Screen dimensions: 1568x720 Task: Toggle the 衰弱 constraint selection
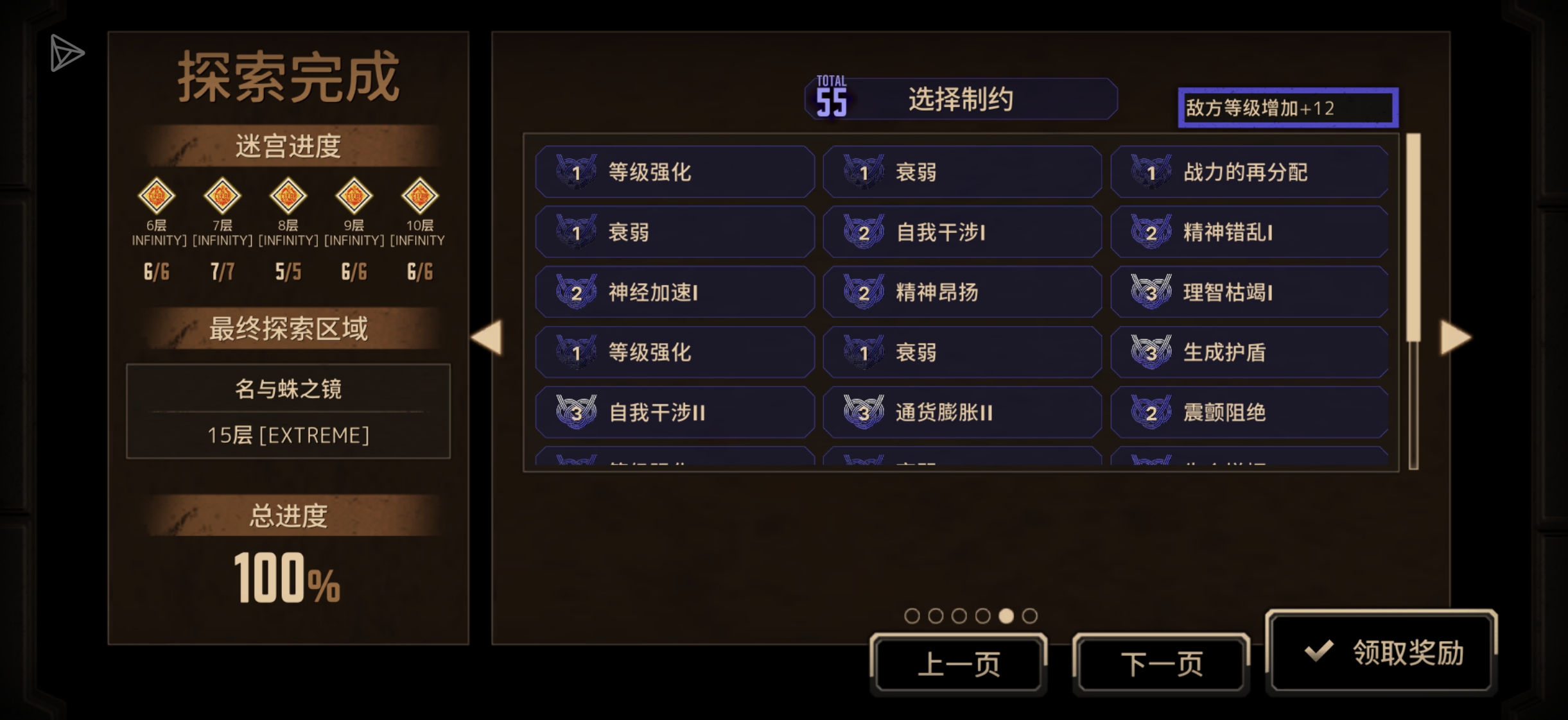click(x=962, y=171)
